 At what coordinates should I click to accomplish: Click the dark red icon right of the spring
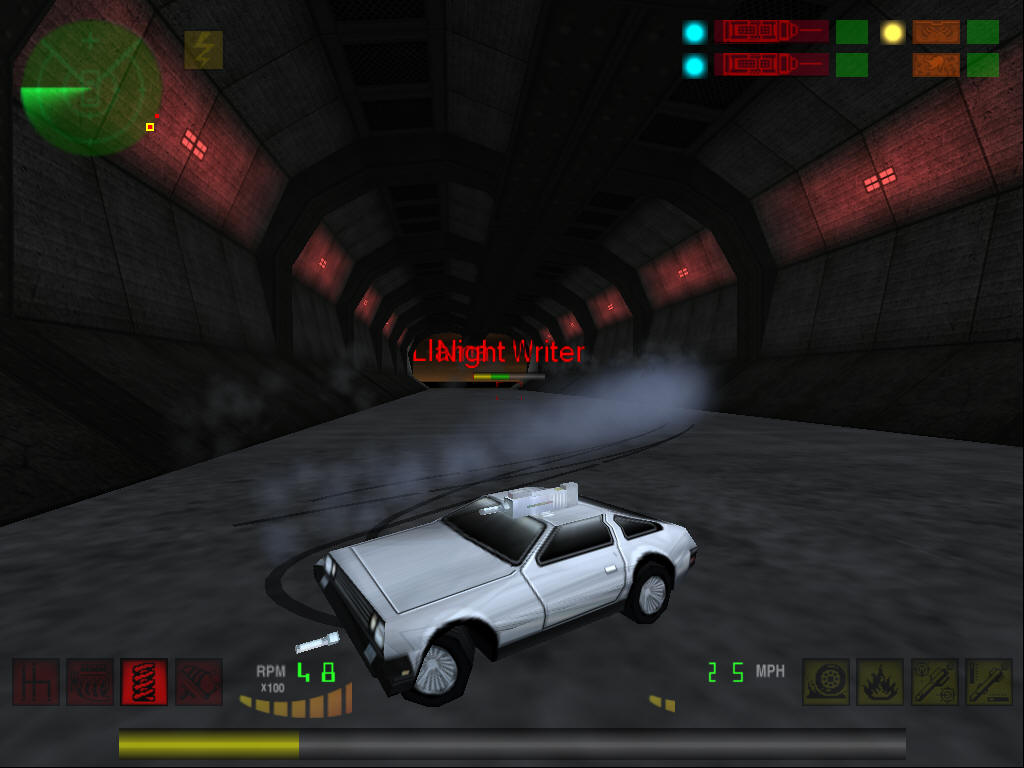pyautogui.click(x=198, y=682)
